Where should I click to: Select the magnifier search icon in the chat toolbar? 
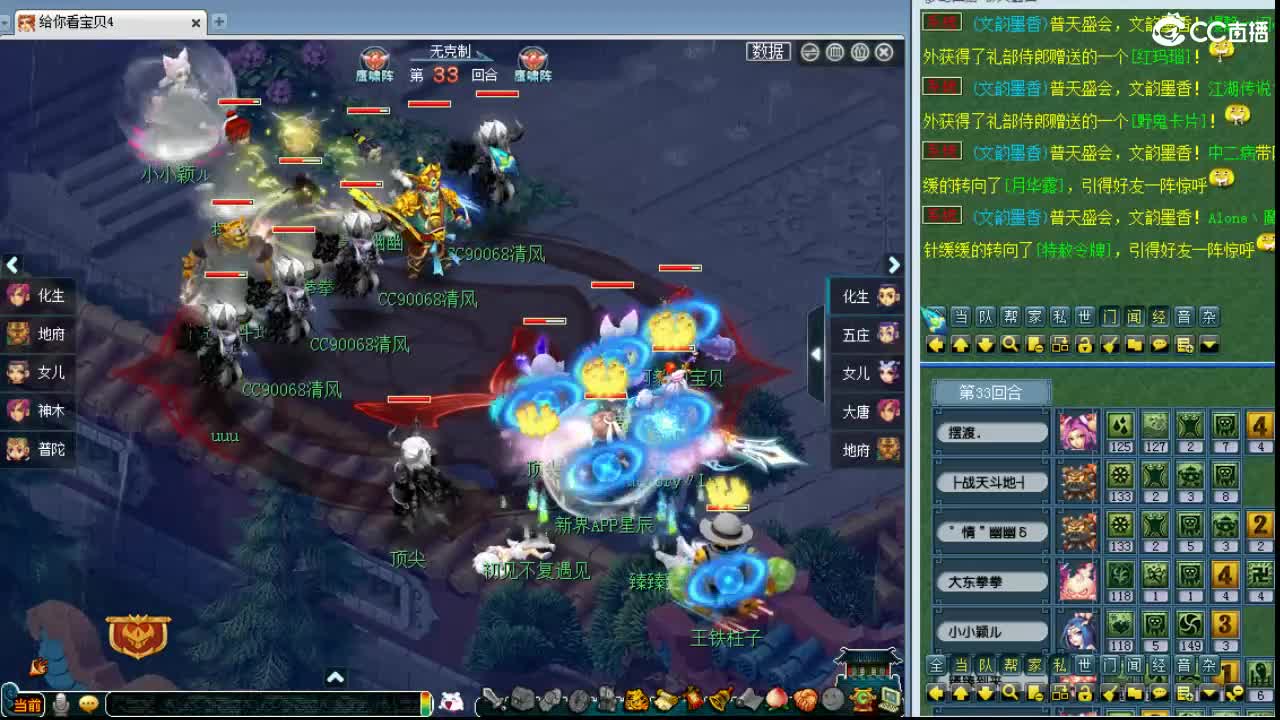point(1010,345)
